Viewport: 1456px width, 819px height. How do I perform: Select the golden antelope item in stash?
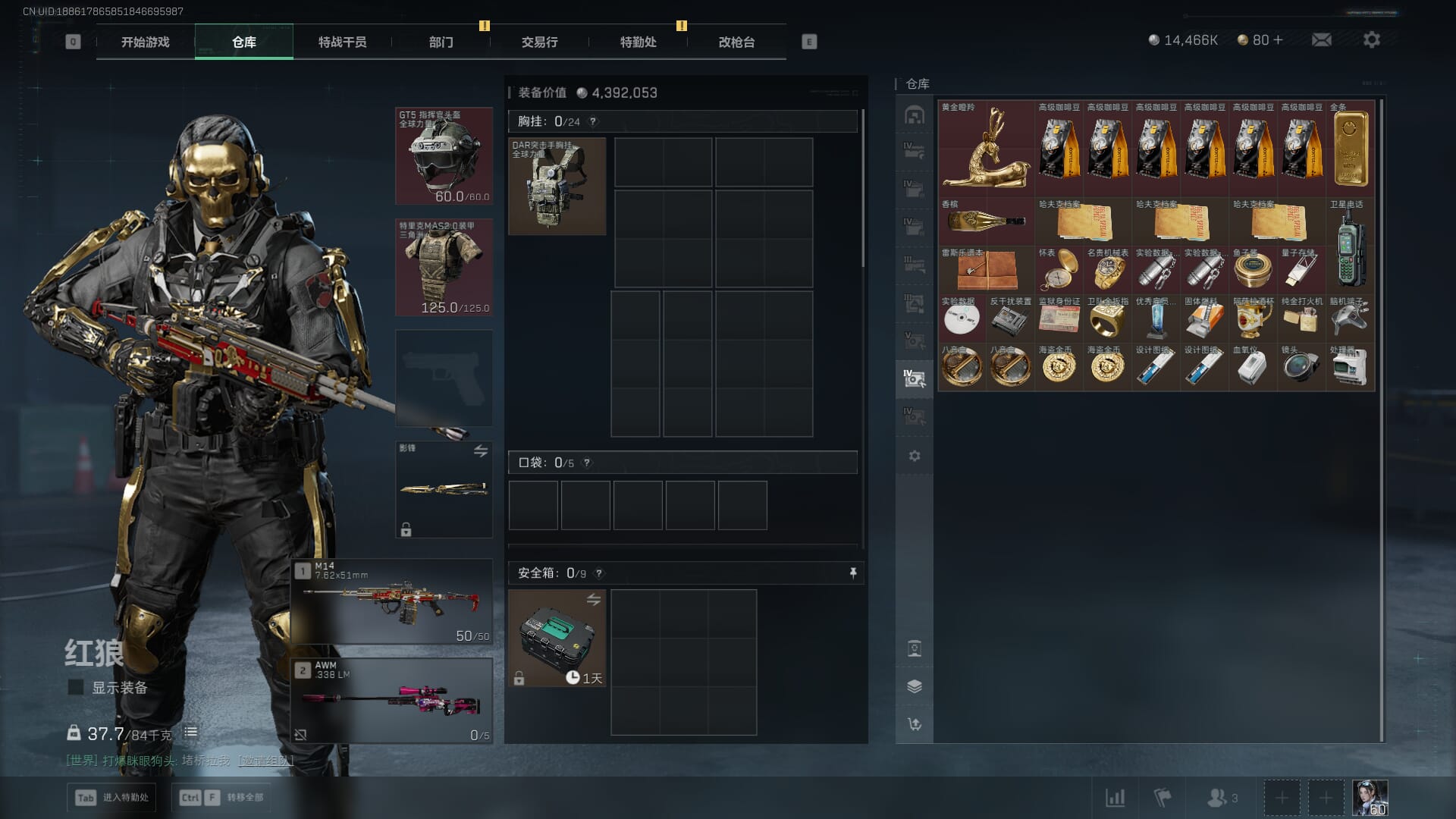[x=986, y=149]
